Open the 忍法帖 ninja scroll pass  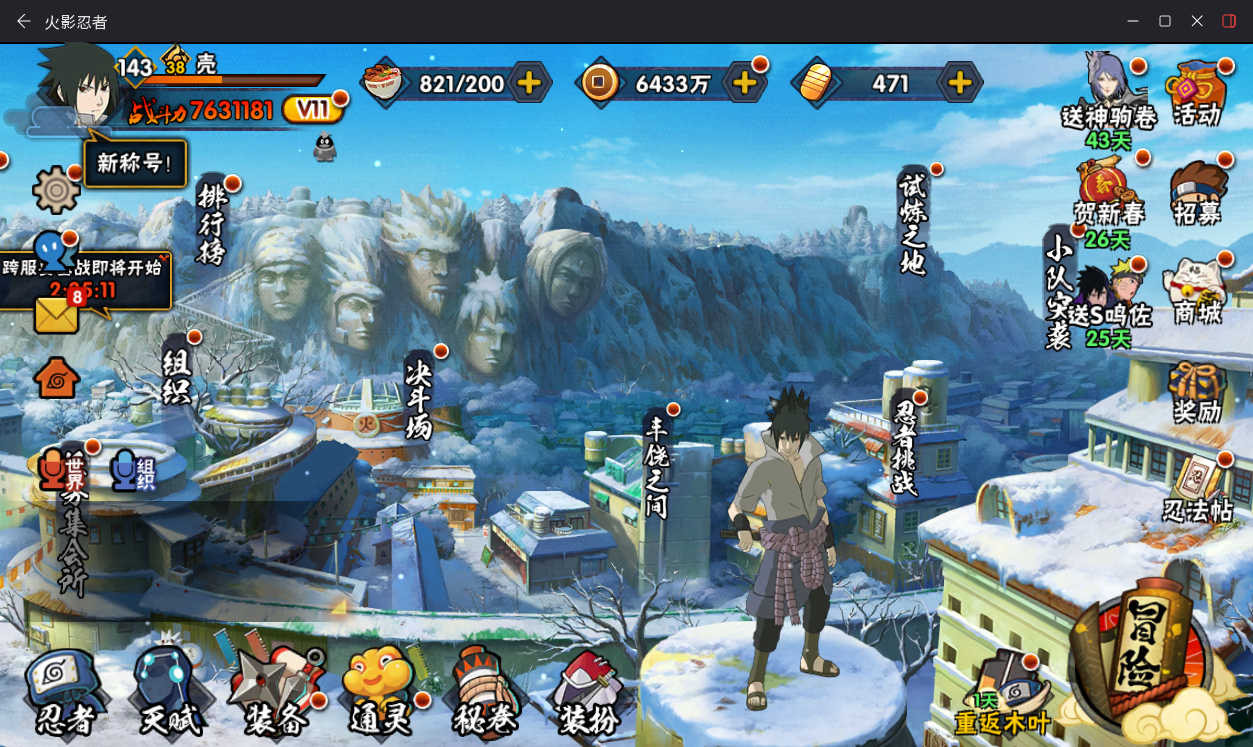1198,490
